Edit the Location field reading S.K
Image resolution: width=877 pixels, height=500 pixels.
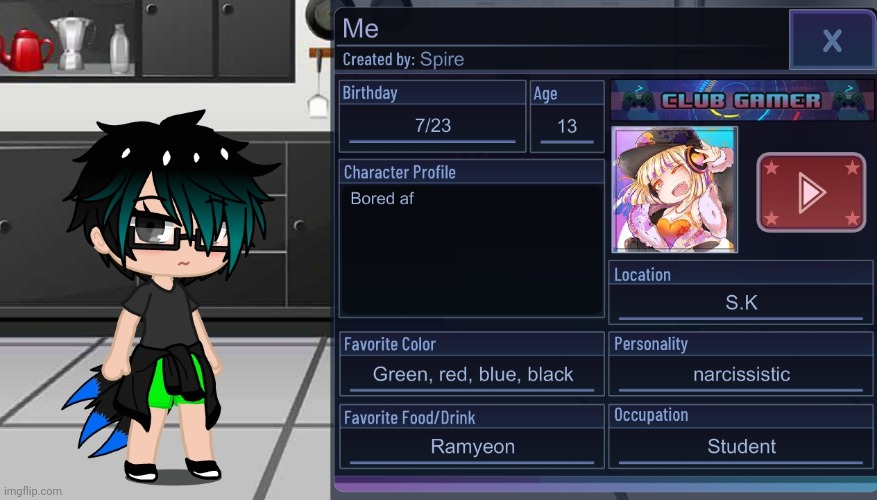(741, 303)
